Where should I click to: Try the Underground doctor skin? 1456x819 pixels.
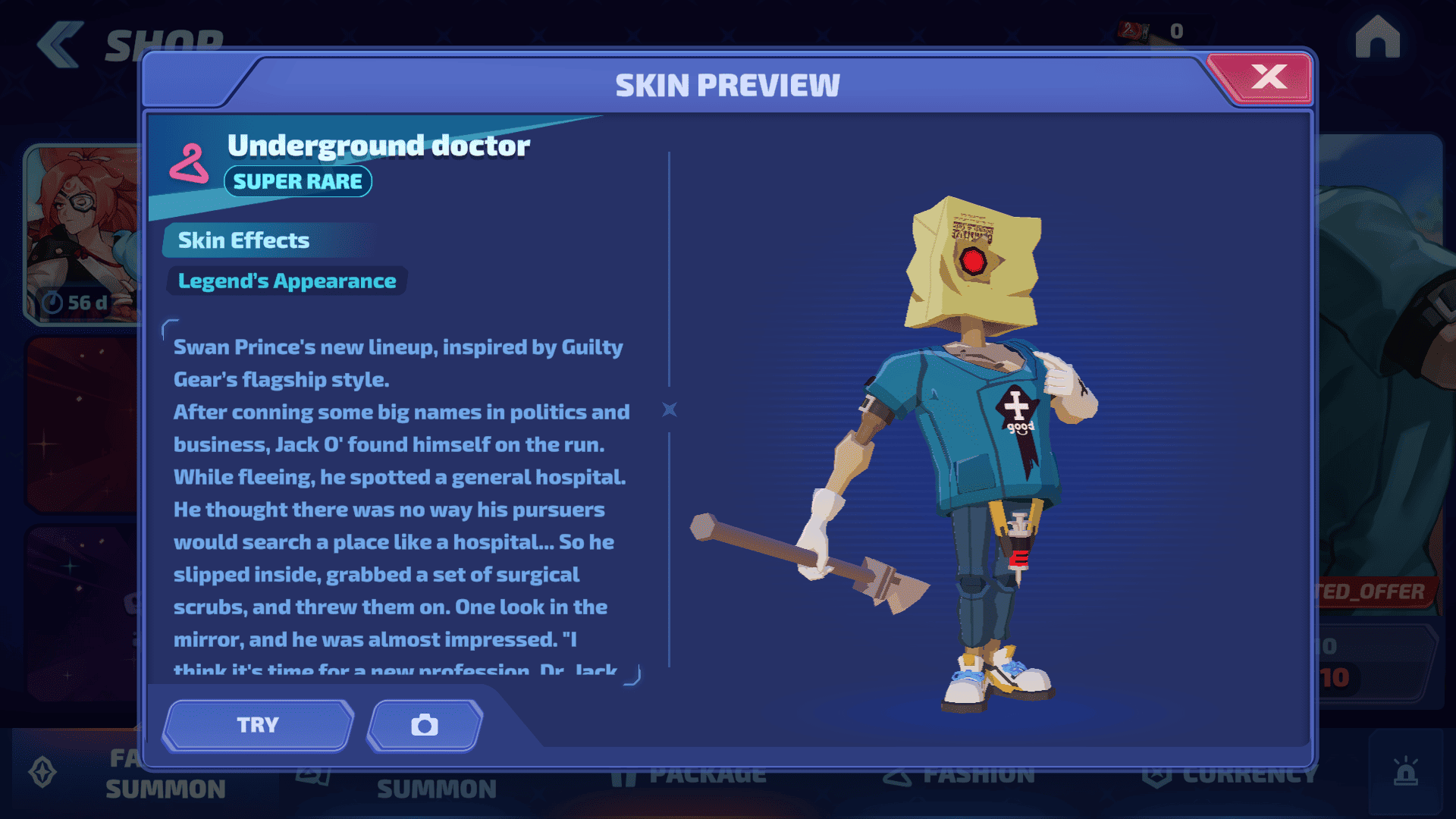click(x=258, y=725)
